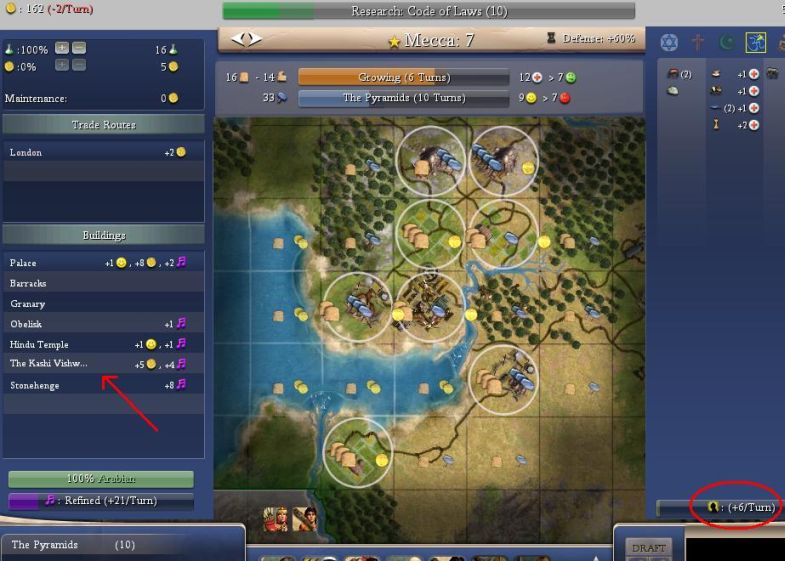This screenshot has width=785, height=561.
Task: Click the DRAFT button
Action: [x=647, y=548]
